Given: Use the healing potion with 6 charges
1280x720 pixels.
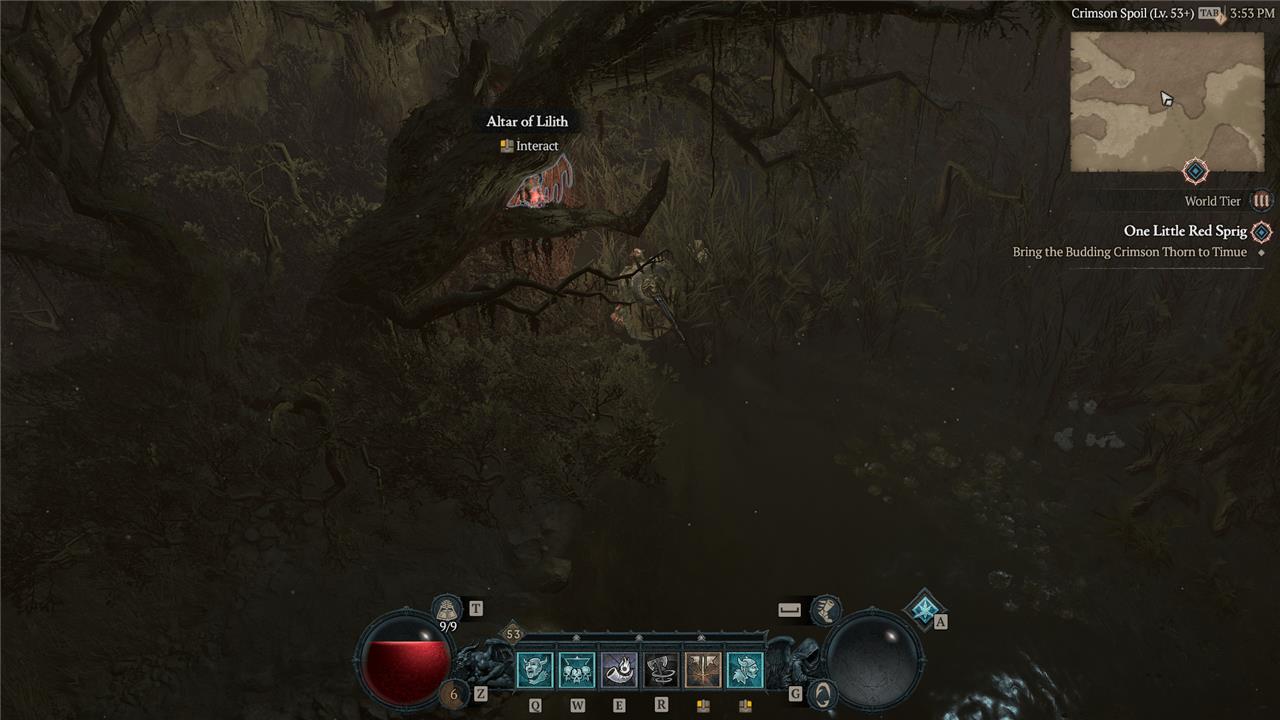Looking at the screenshot, I should pos(454,693).
